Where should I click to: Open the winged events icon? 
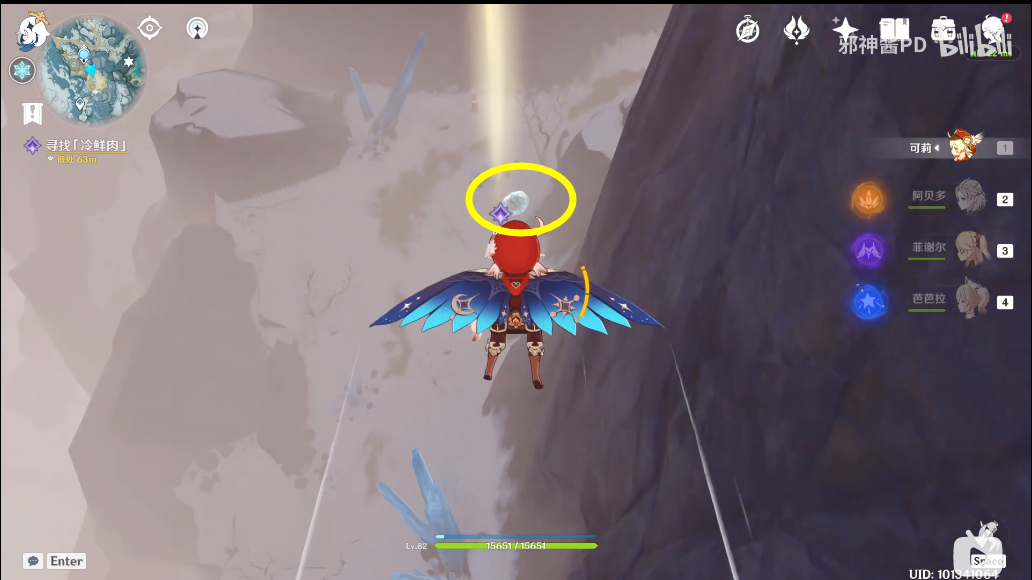point(796,30)
